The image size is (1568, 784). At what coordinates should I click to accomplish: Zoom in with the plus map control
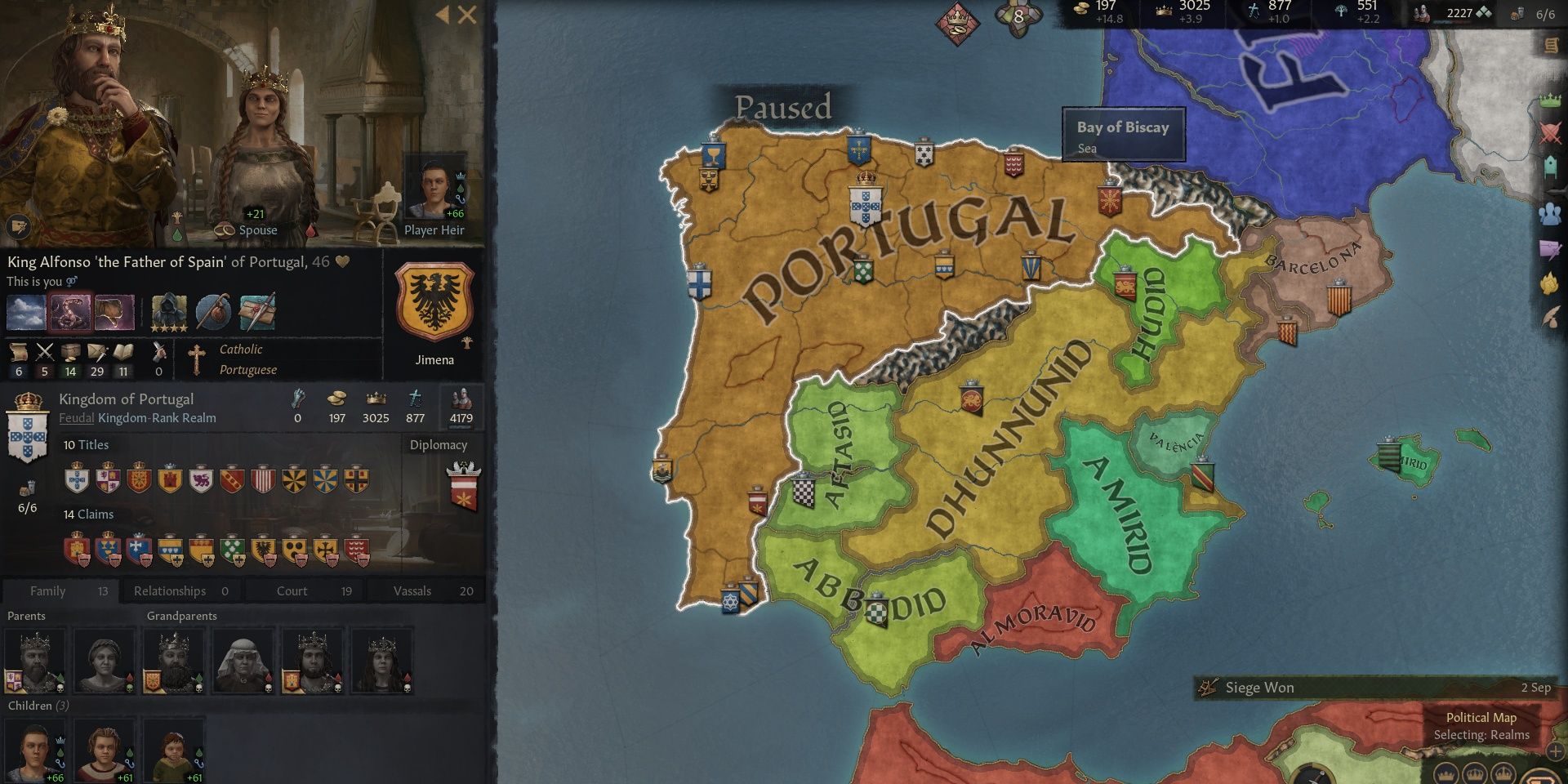[x=1554, y=751]
